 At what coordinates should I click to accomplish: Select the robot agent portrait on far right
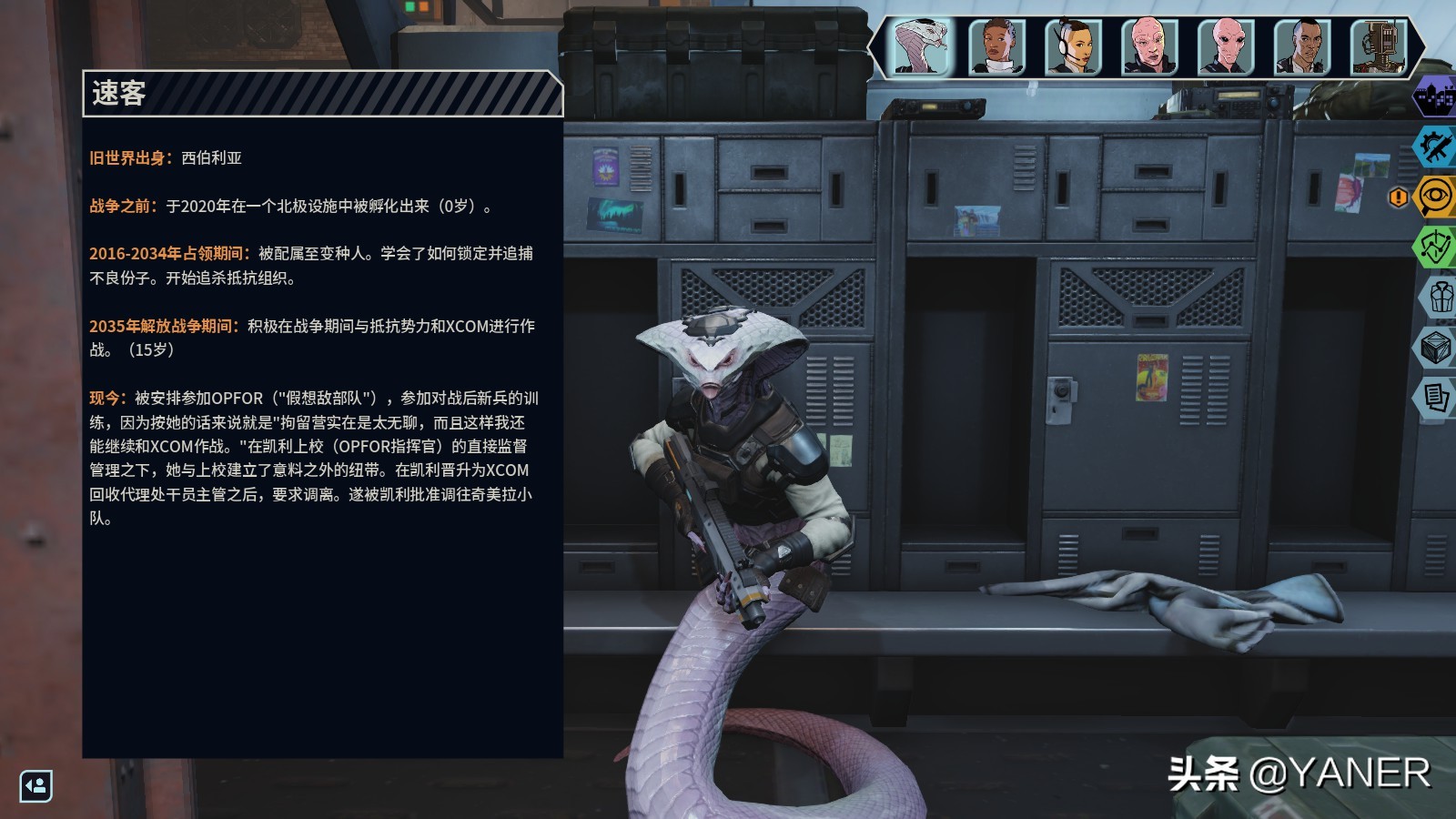coord(1380,45)
